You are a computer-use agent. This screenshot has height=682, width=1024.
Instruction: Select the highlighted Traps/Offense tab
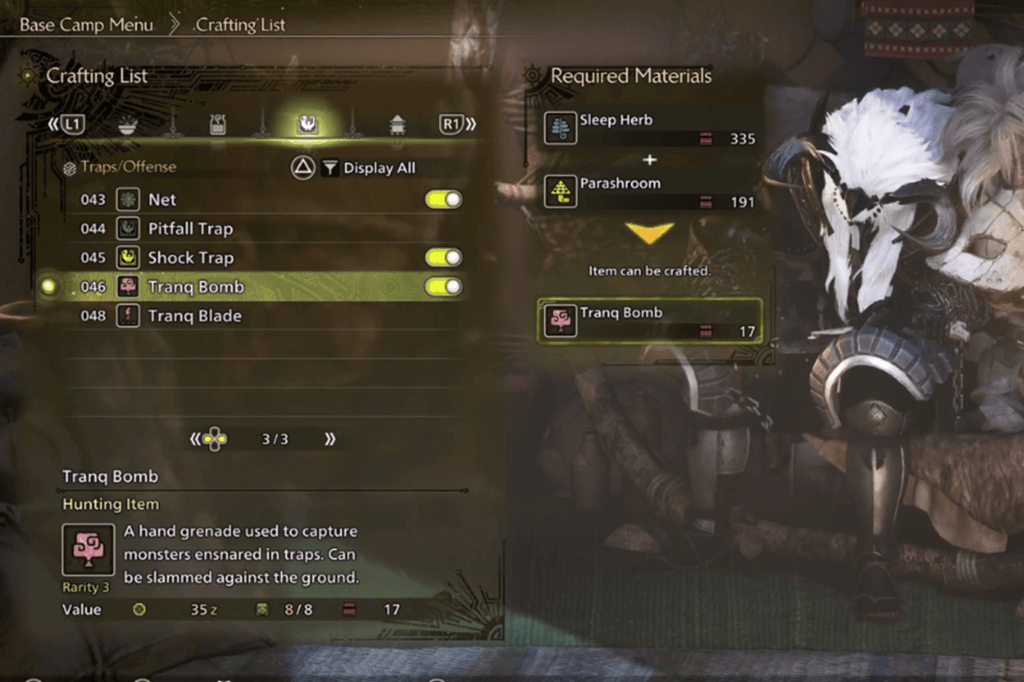tap(307, 124)
